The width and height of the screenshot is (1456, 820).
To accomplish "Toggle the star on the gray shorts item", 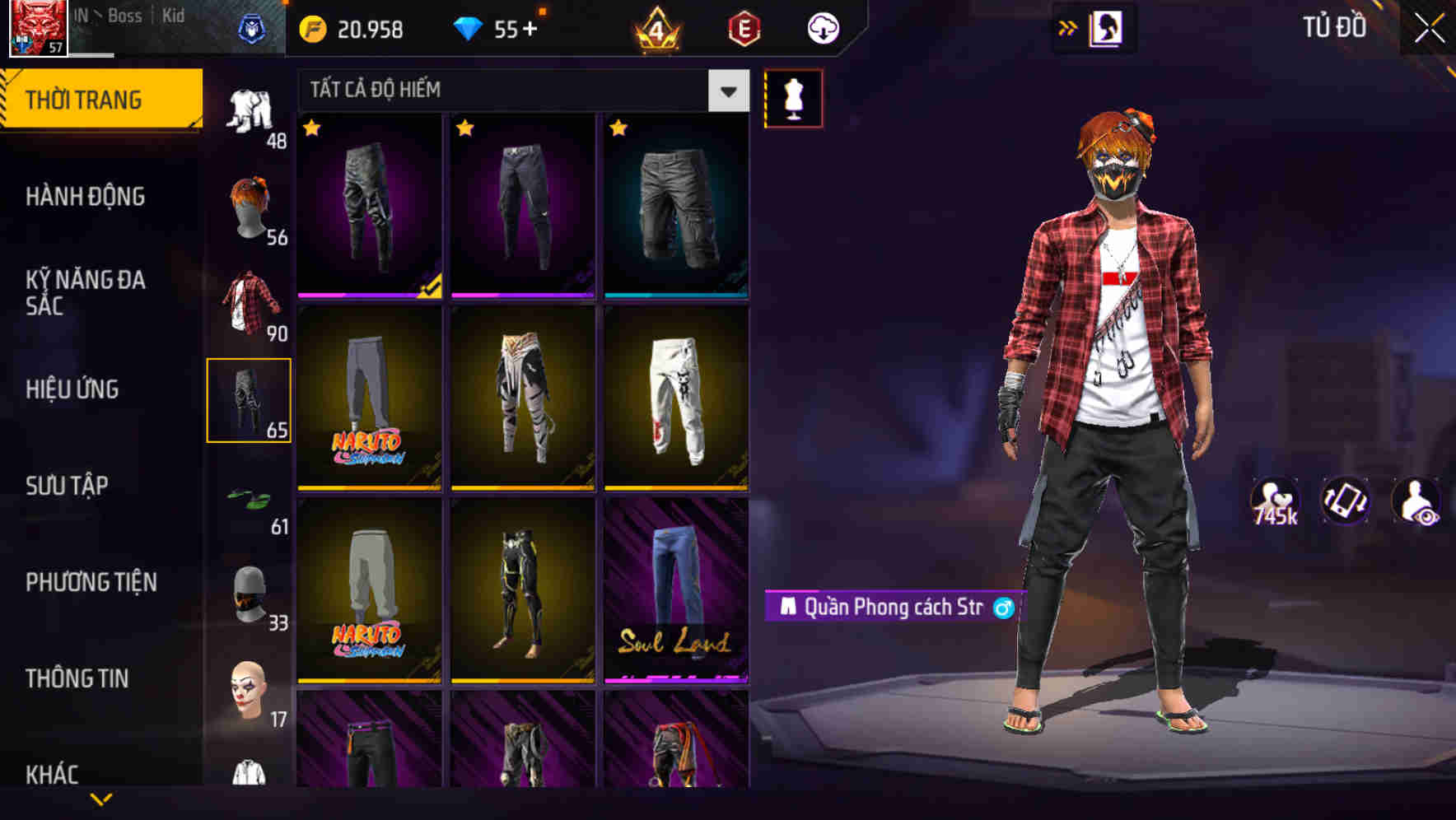I will [x=618, y=129].
